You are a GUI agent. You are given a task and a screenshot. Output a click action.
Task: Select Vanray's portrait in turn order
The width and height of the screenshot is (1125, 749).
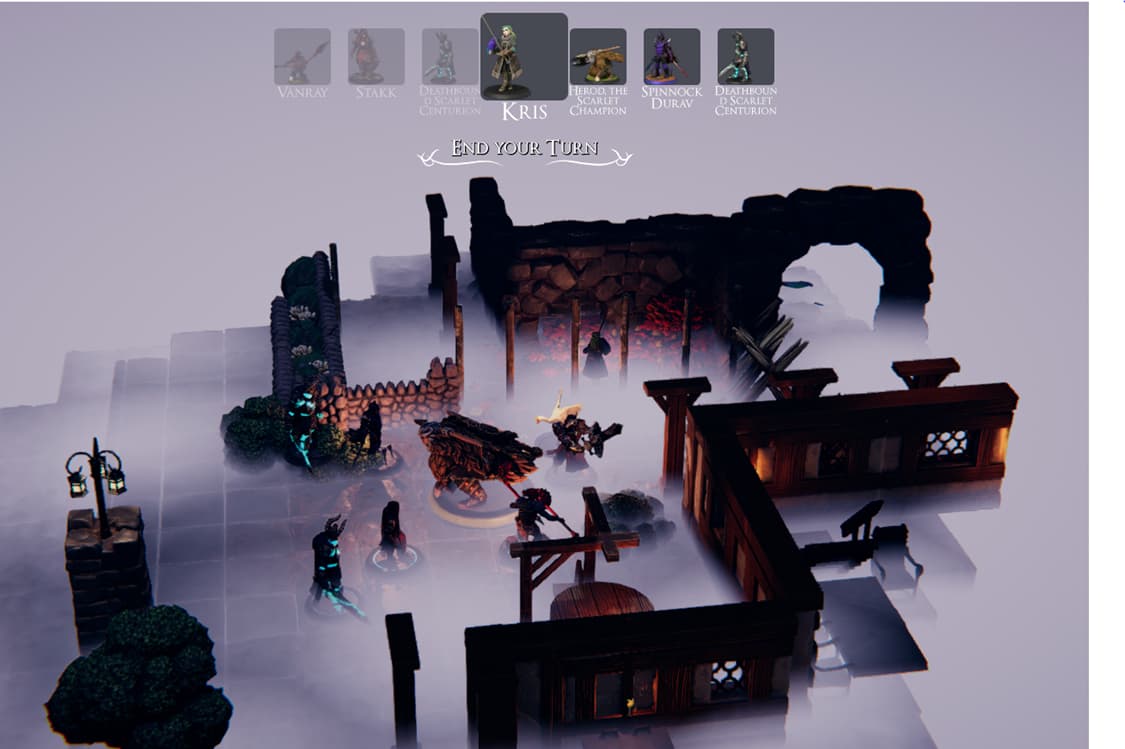pyautogui.click(x=302, y=57)
